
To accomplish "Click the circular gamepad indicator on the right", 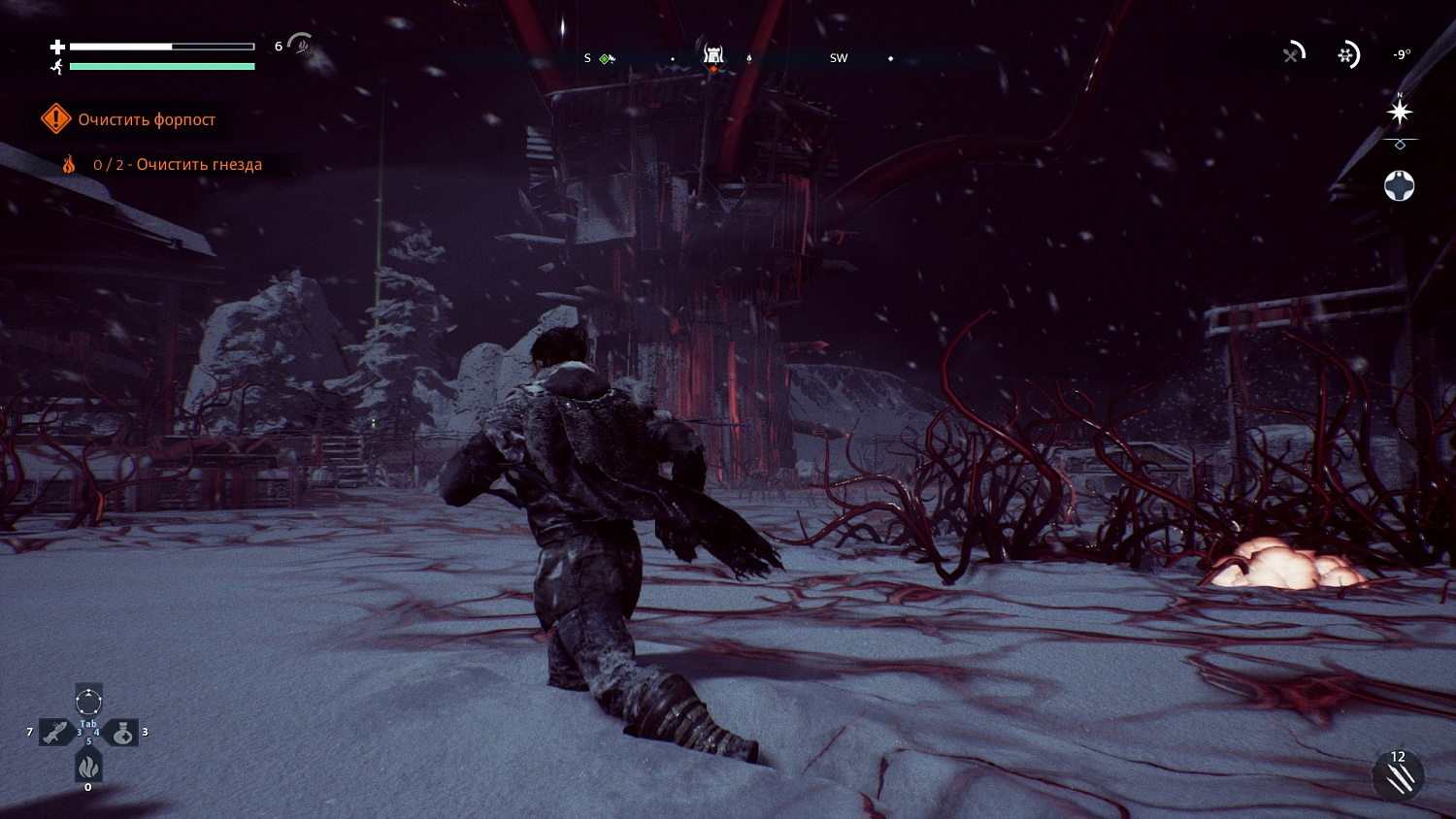I will 1399,185.
